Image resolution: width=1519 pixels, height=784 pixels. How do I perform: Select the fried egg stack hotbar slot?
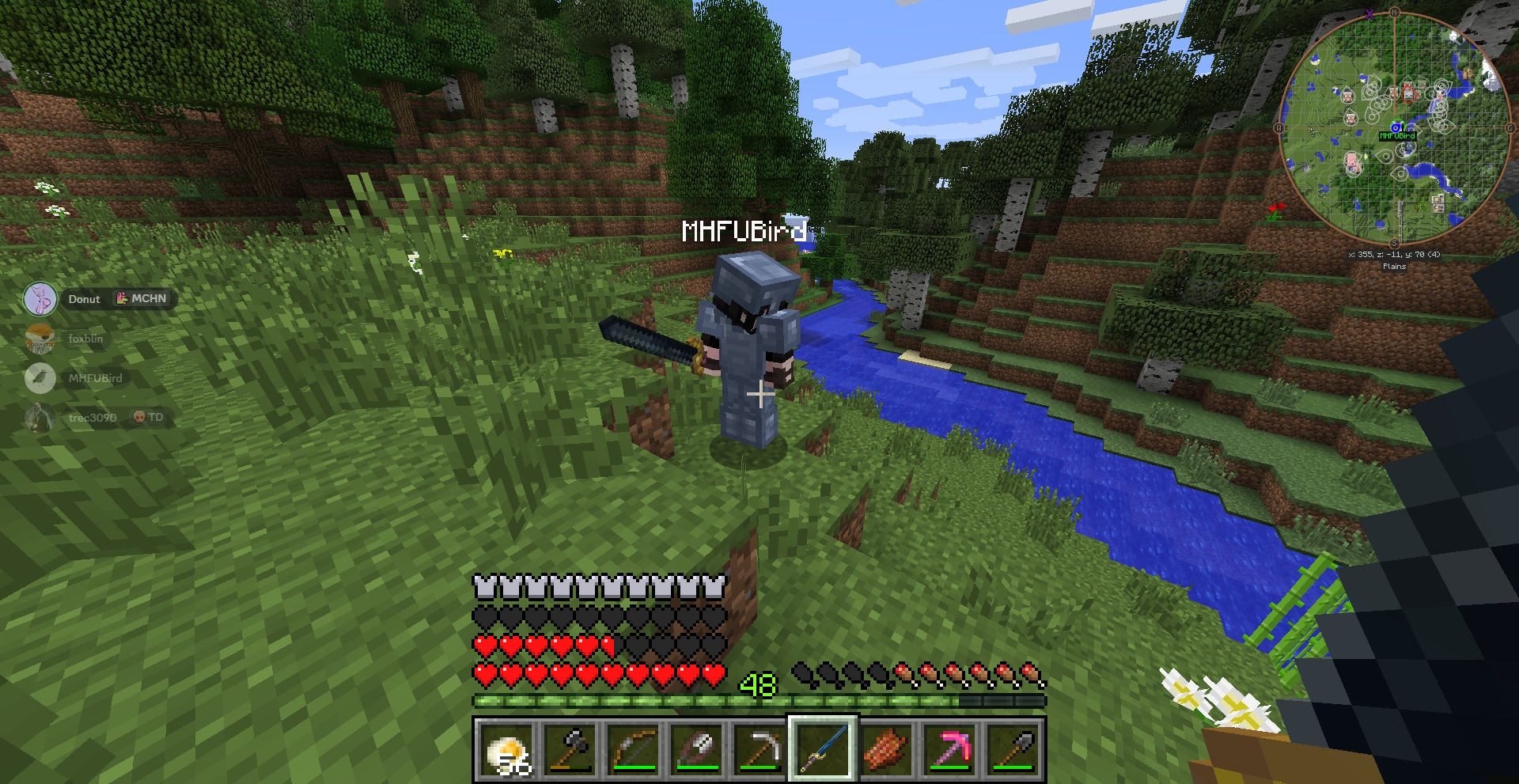click(506, 749)
